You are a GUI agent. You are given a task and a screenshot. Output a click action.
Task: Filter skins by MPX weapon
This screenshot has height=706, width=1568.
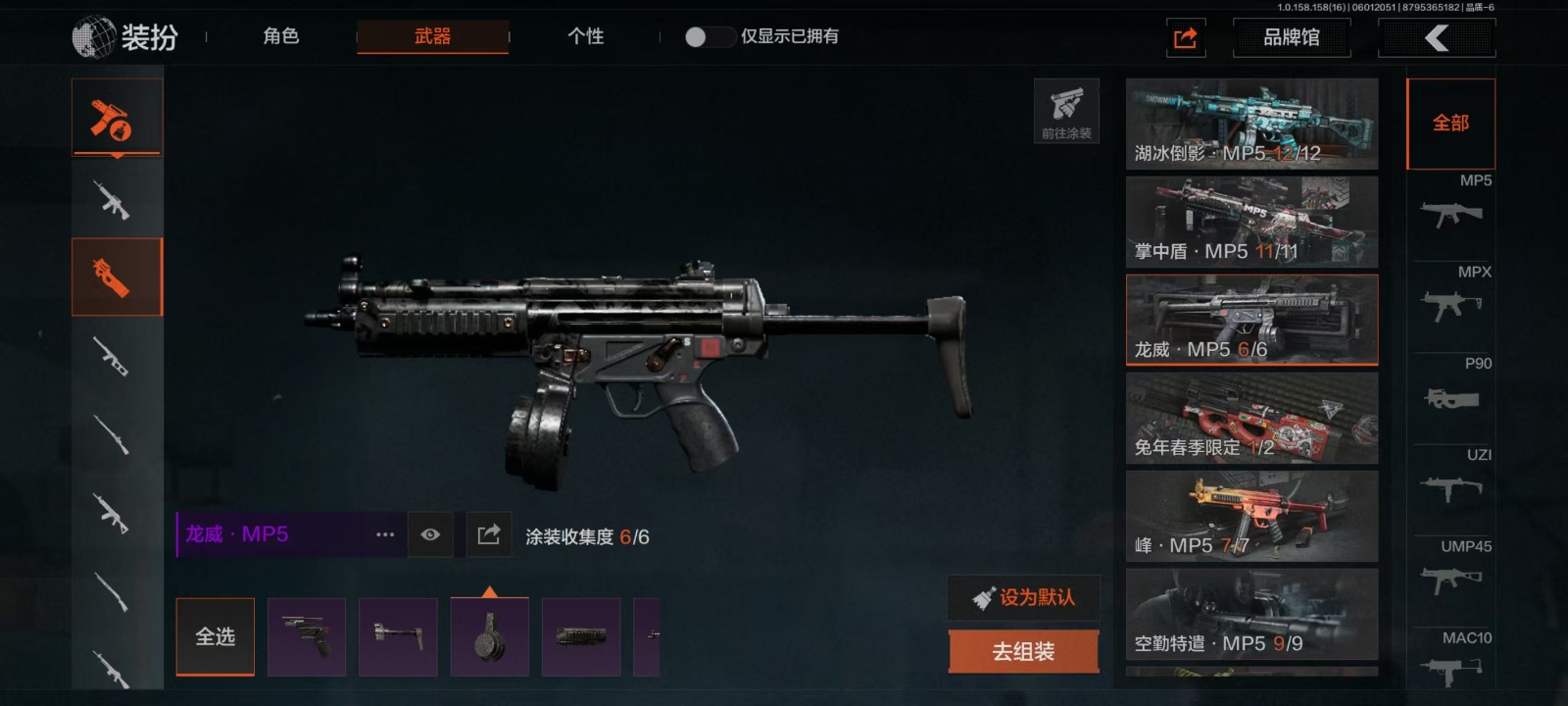click(x=1451, y=296)
